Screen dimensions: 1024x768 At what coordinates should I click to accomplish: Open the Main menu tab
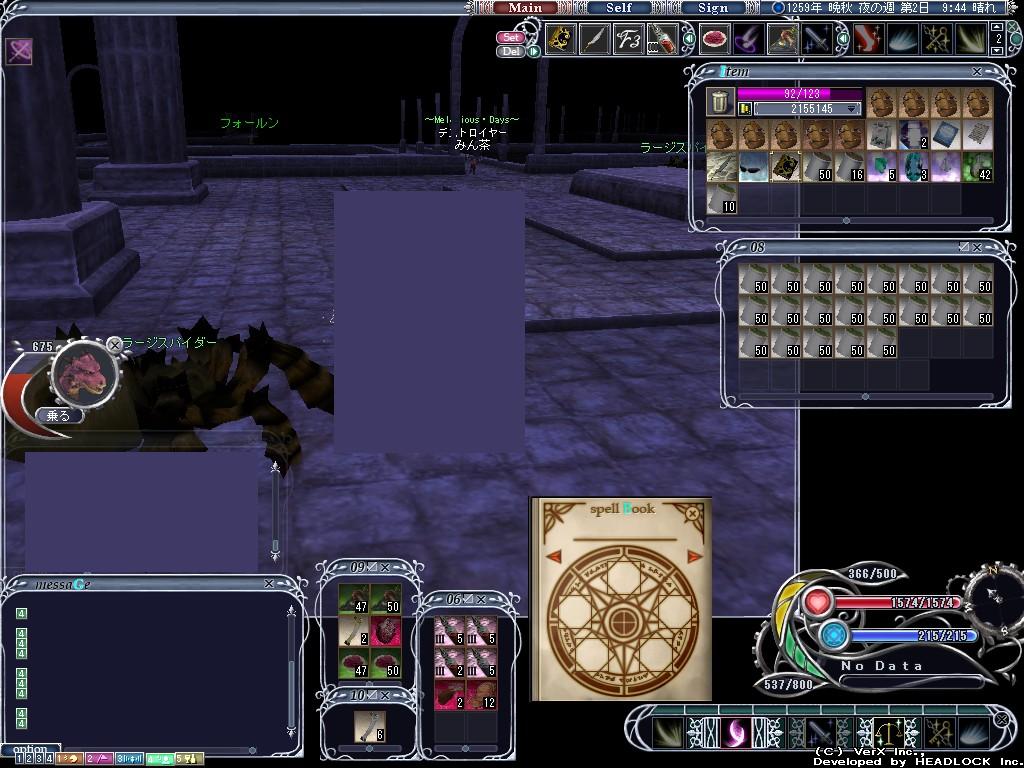click(525, 7)
